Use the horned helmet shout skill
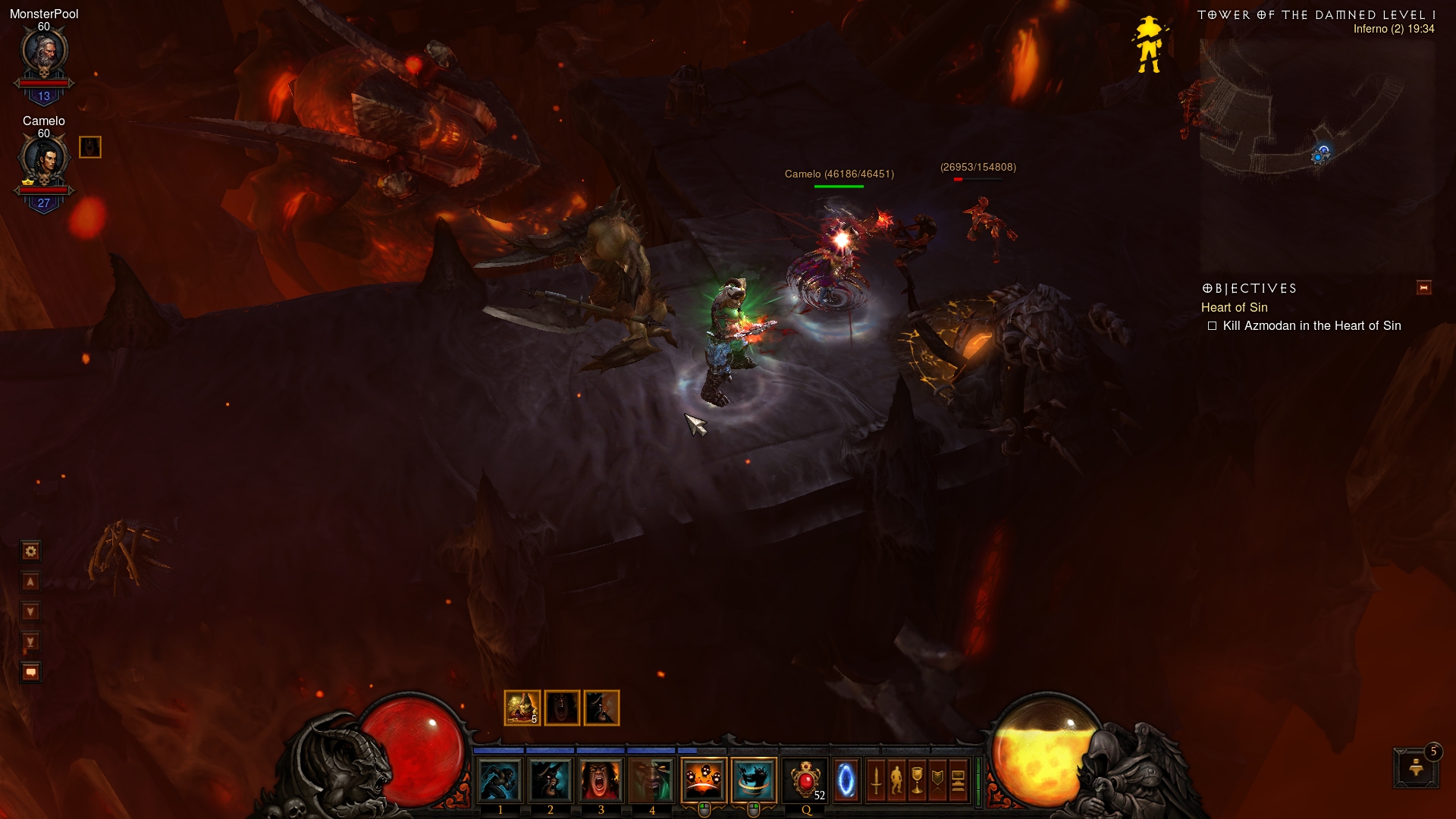 tap(551, 780)
